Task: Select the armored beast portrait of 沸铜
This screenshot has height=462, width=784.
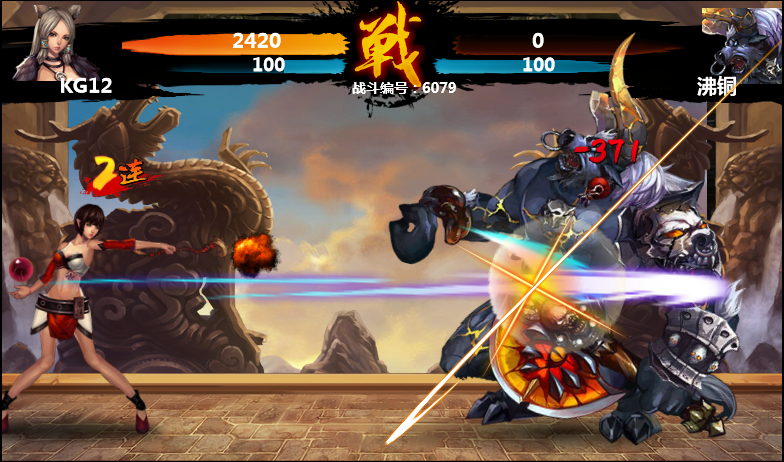Action: pos(742,41)
